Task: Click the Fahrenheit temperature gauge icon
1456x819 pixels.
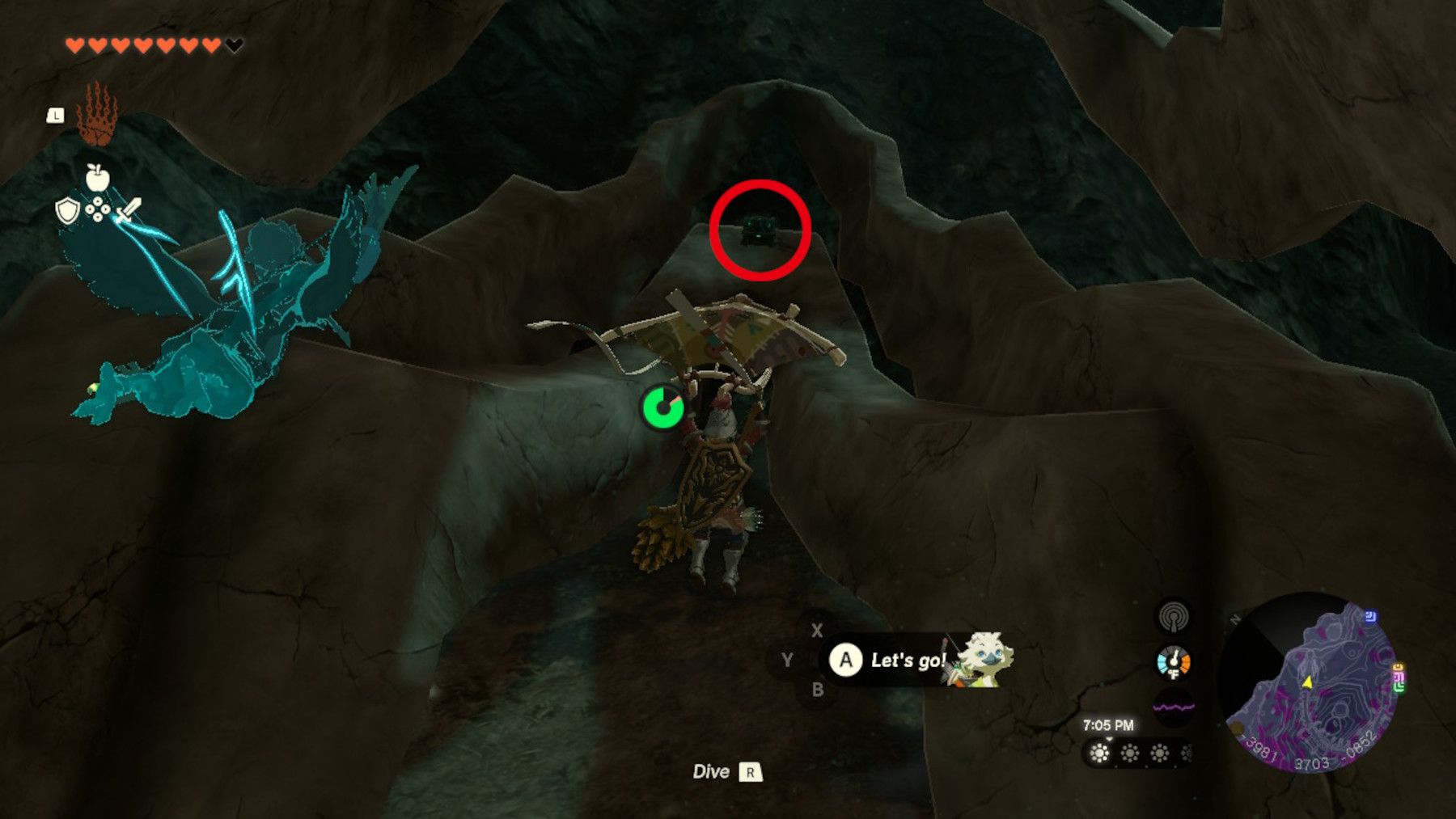Action: tap(1173, 661)
